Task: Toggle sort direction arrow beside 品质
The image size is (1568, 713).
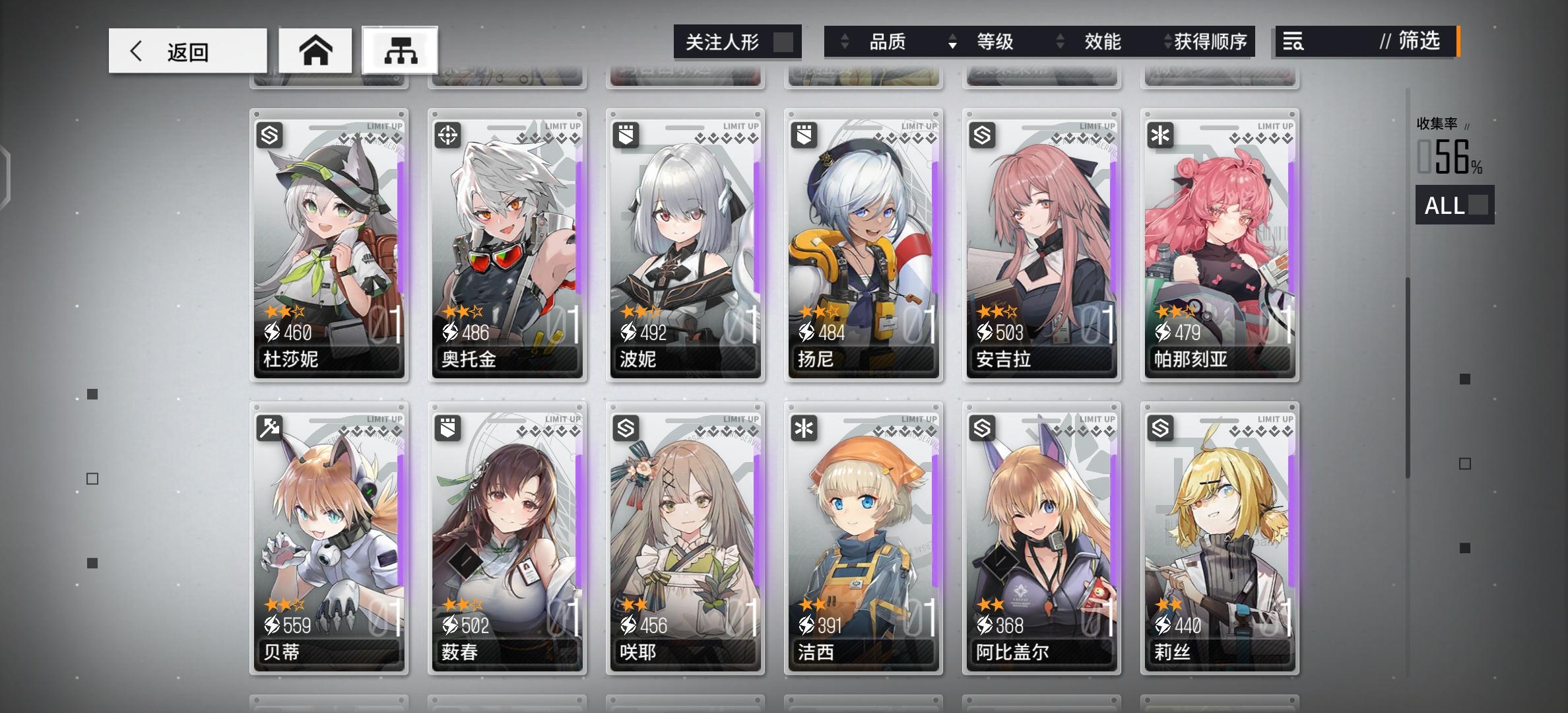Action: pyautogui.click(x=845, y=42)
